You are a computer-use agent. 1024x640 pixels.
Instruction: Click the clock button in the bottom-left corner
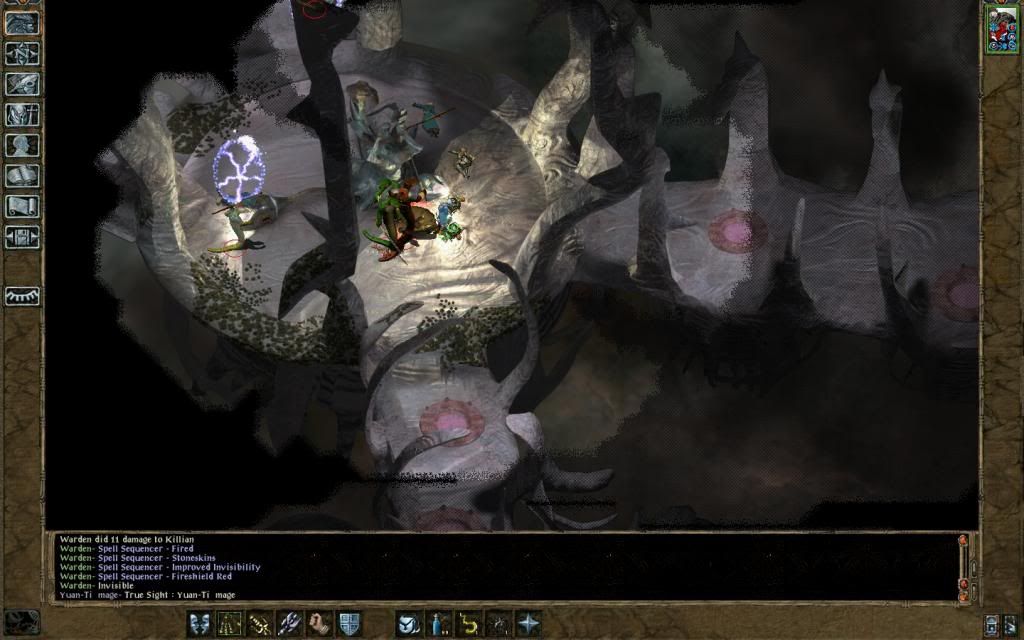click(21, 621)
